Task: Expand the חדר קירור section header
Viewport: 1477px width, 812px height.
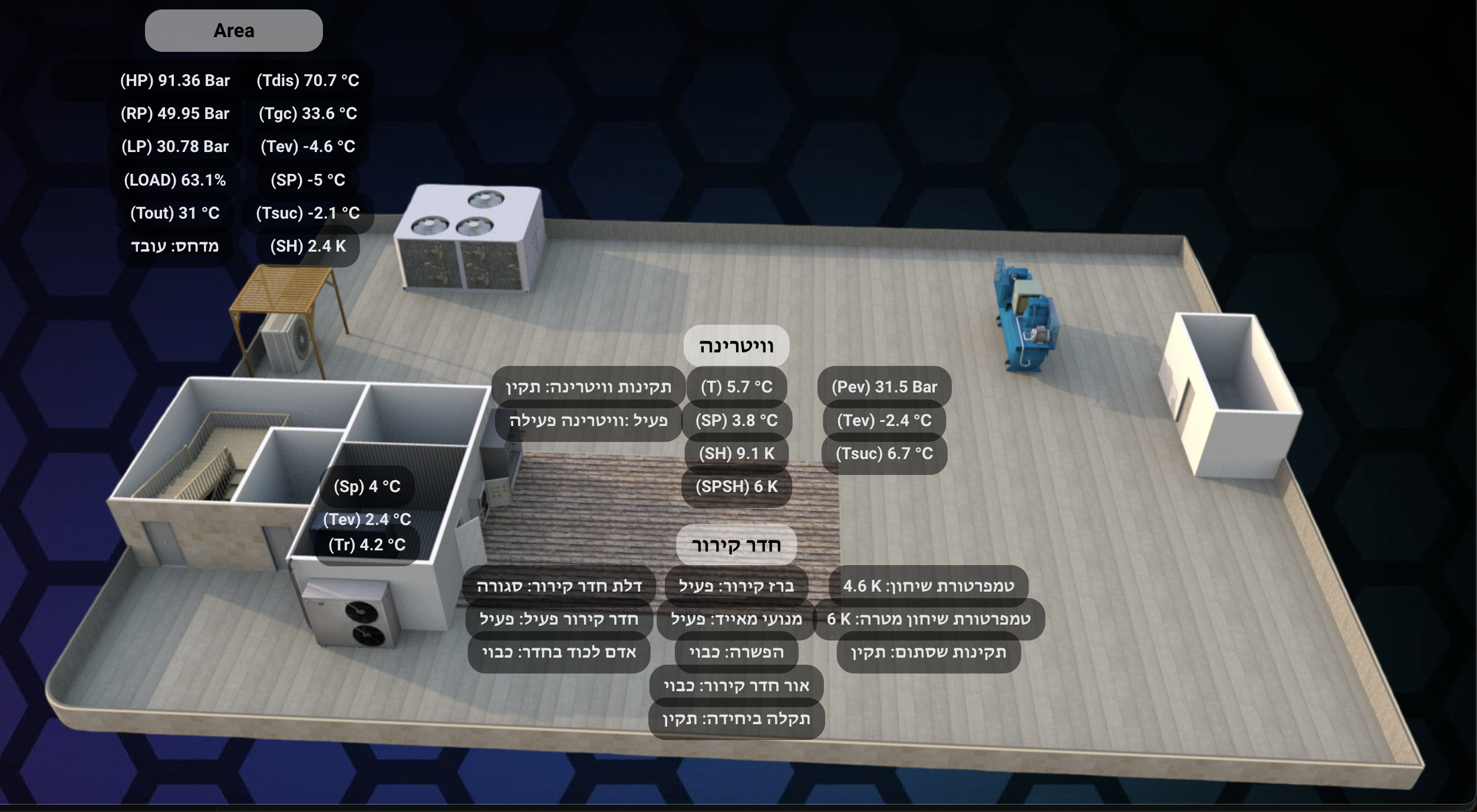Action: [736, 545]
